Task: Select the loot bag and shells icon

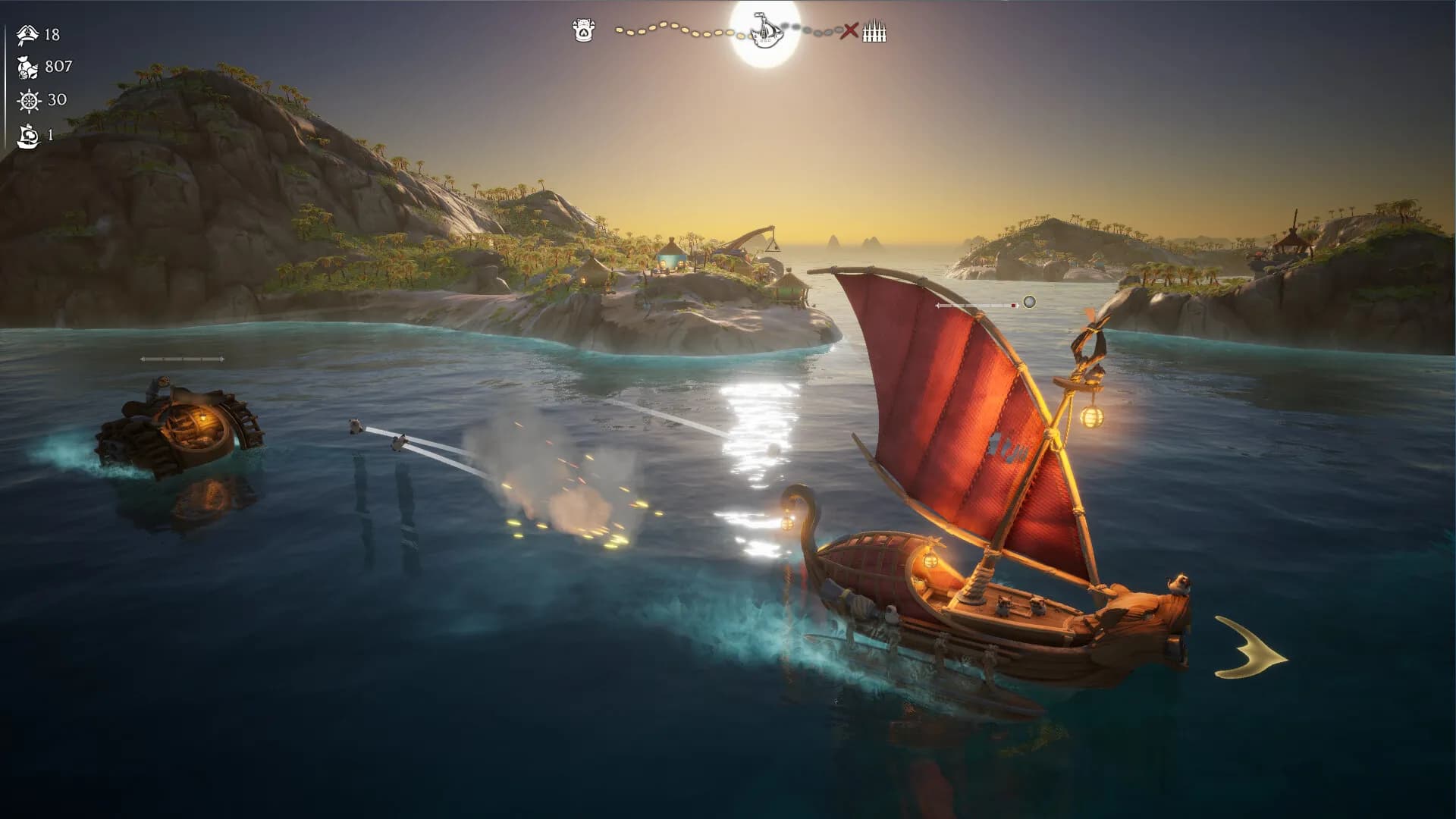Action: pos(28,67)
